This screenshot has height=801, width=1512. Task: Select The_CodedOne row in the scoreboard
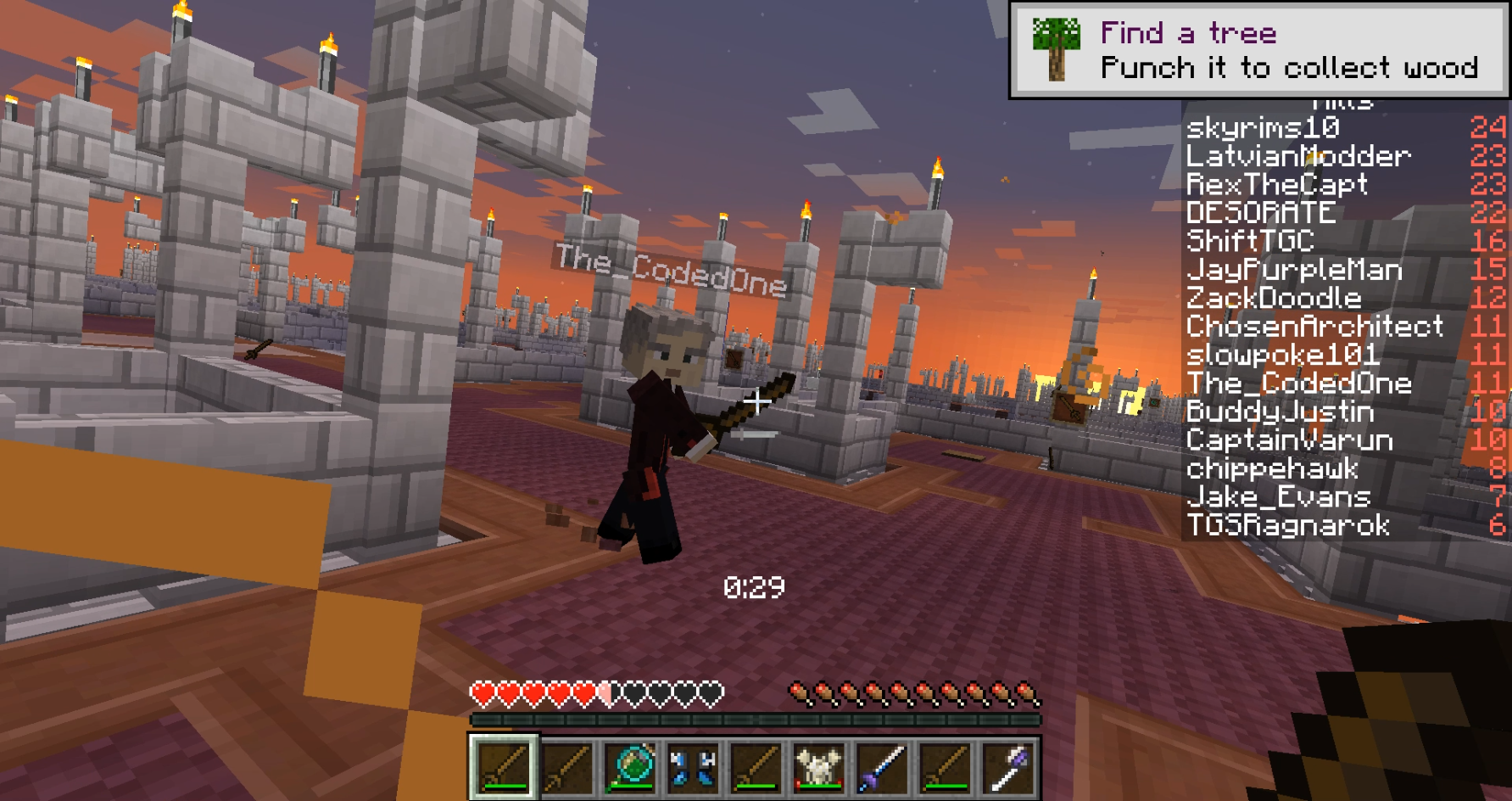click(1299, 384)
